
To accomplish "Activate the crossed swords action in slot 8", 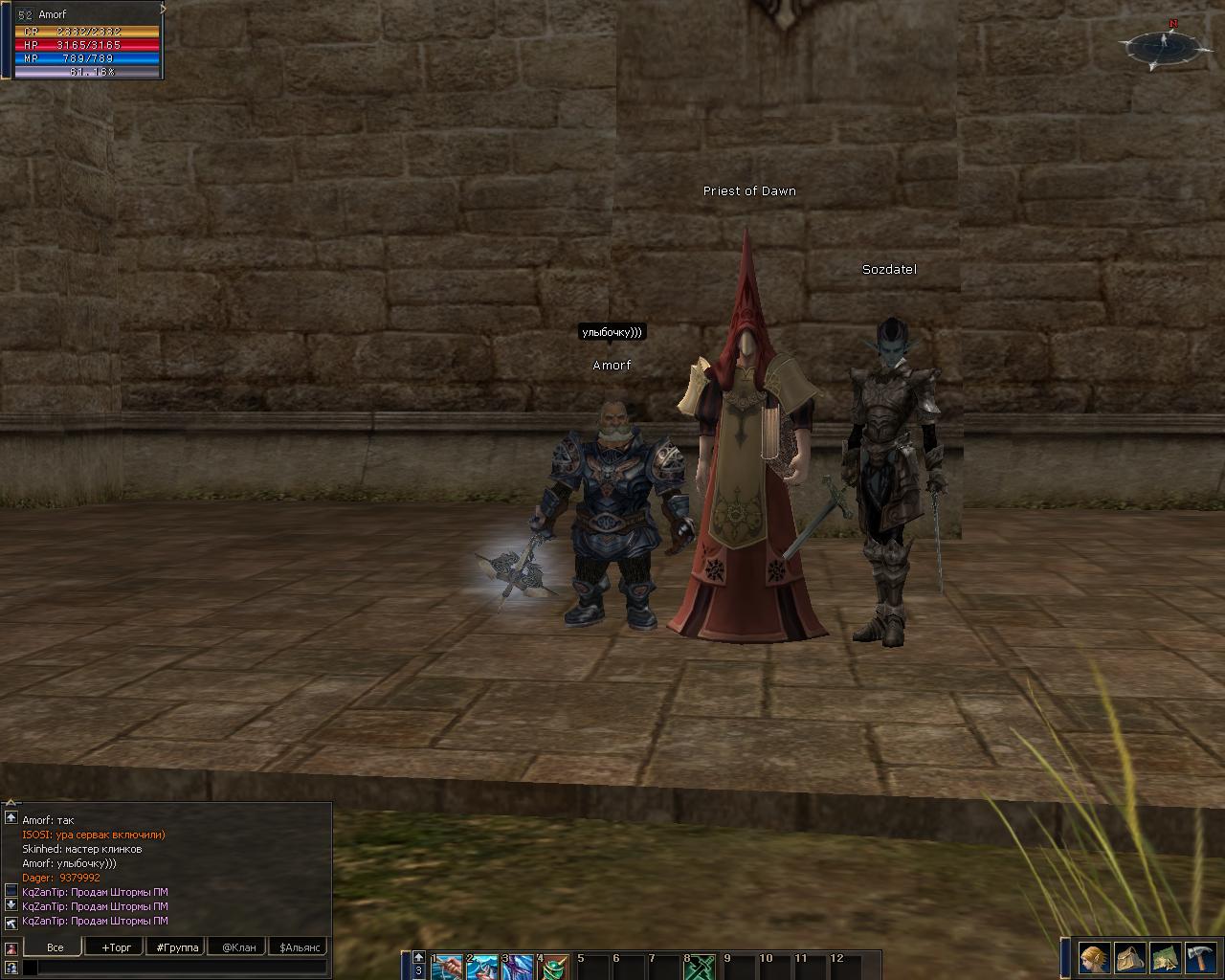I will tap(700, 967).
